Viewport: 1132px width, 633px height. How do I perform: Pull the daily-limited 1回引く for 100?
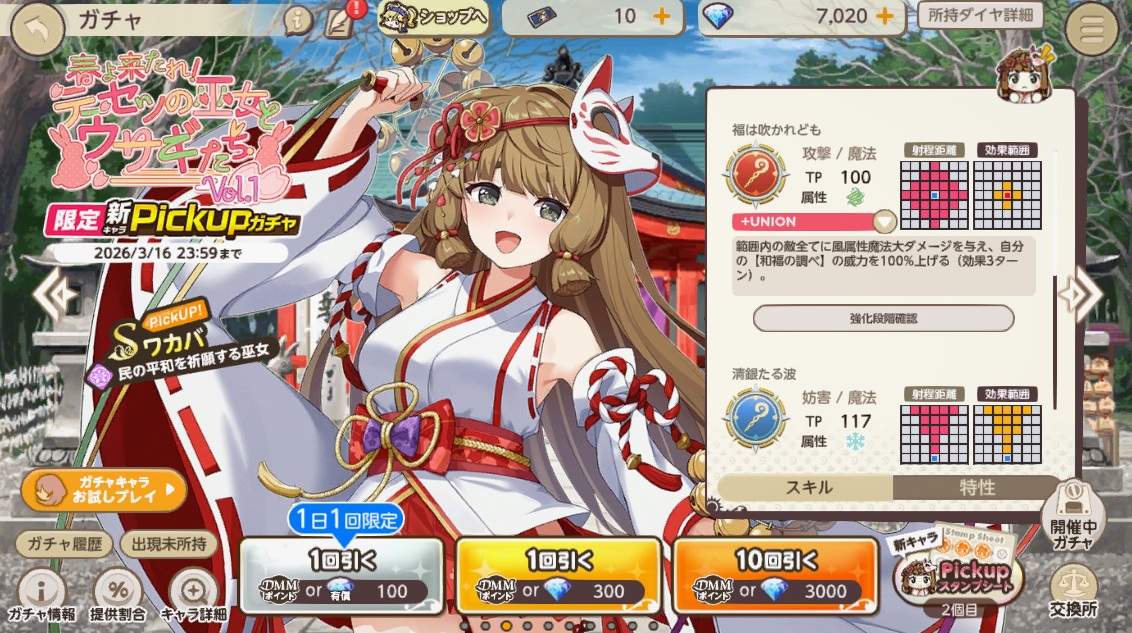click(340, 575)
